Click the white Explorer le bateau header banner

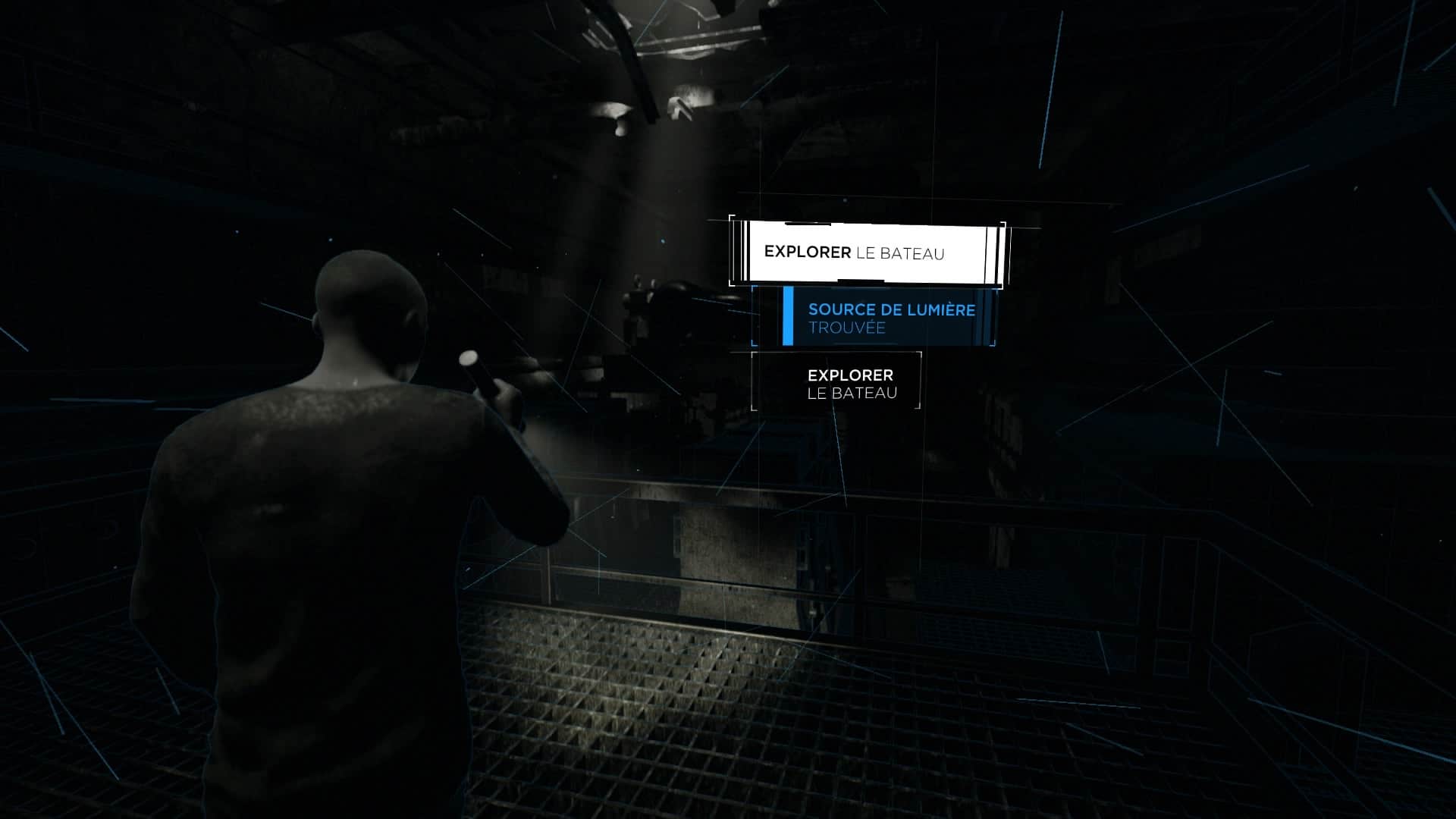[x=866, y=253]
